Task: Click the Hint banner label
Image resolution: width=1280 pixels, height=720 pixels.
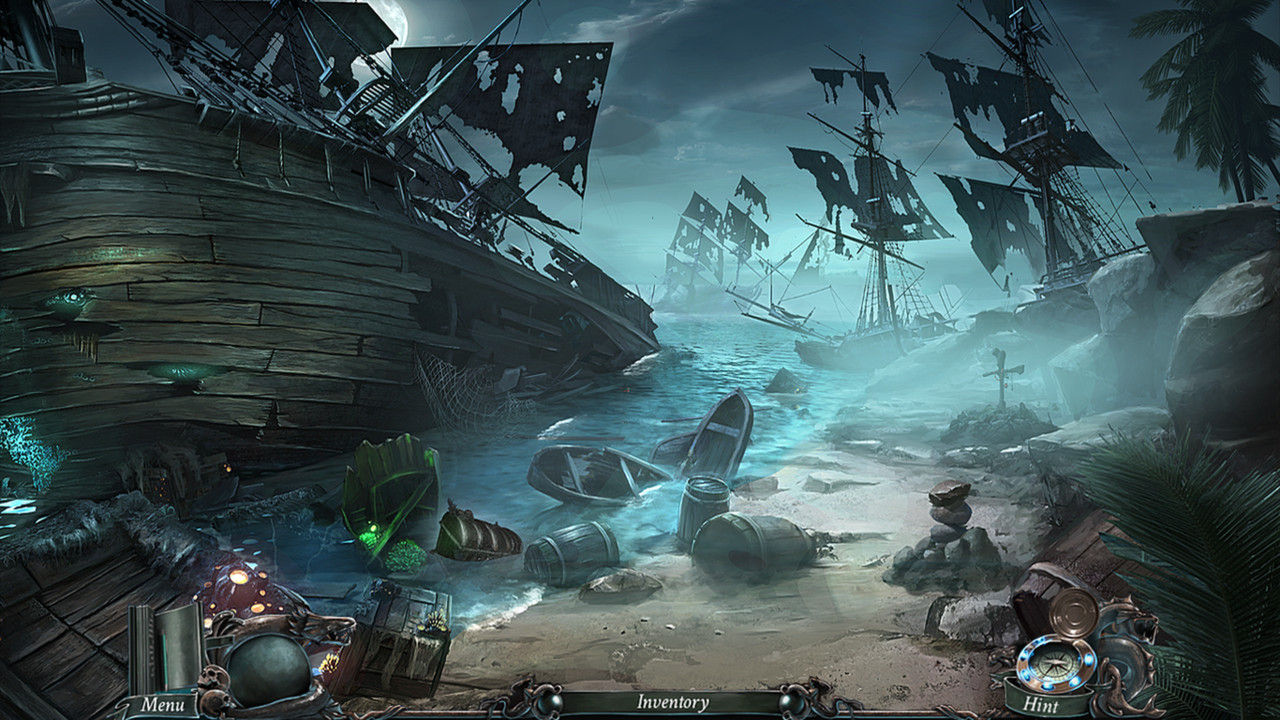Action: (1041, 703)
